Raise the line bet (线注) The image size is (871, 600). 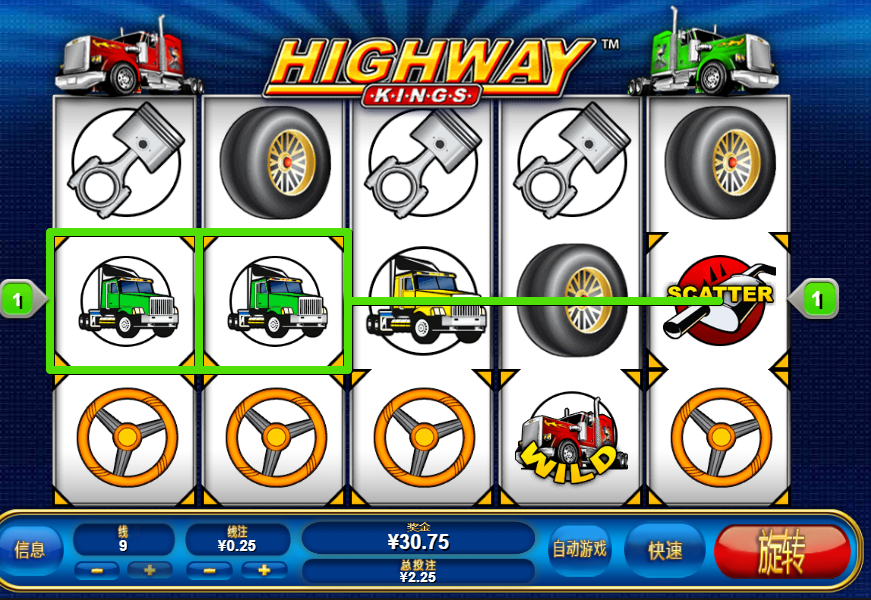pos(265,570)
